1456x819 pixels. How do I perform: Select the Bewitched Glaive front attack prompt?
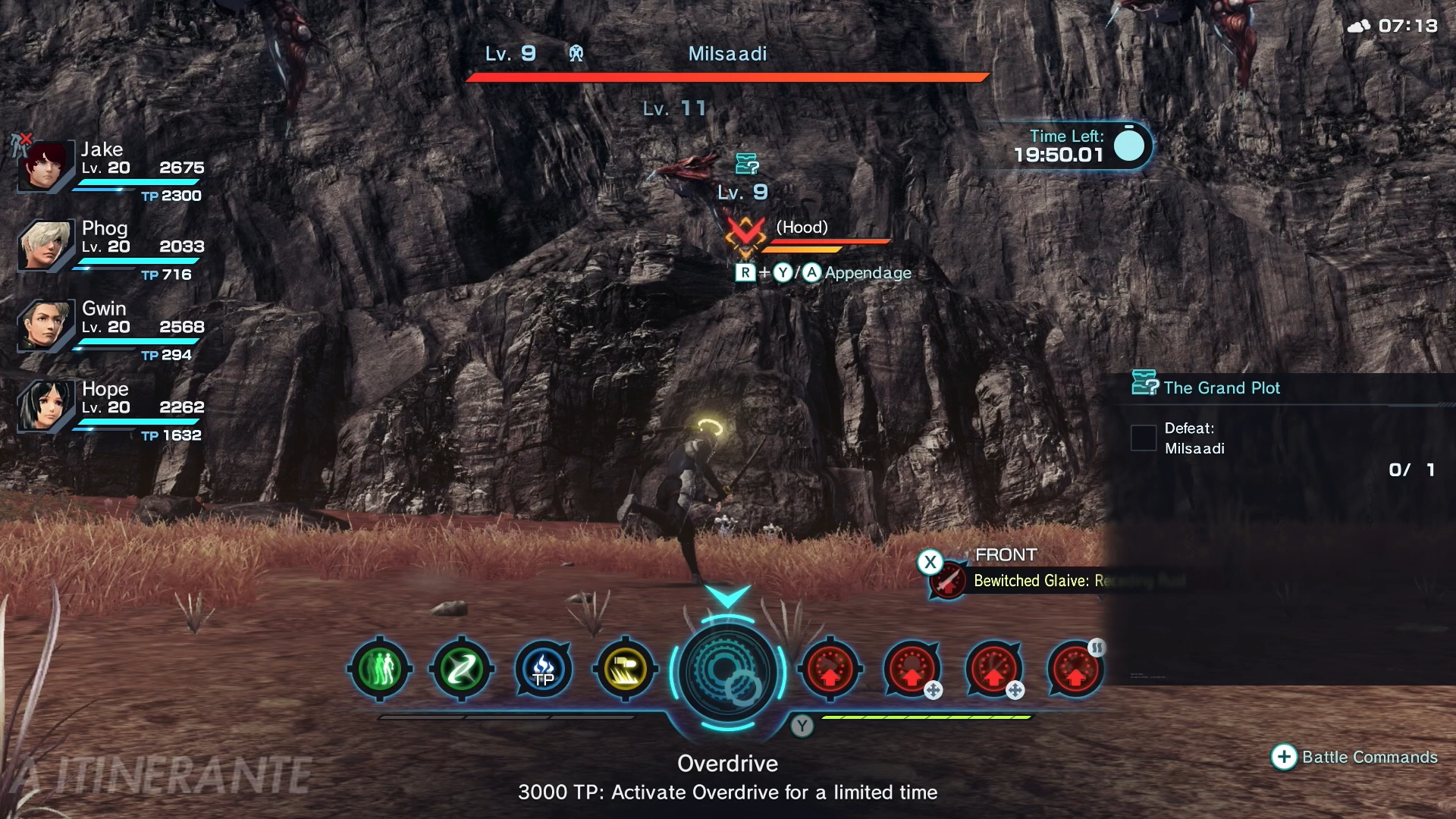coord(1031,581)
